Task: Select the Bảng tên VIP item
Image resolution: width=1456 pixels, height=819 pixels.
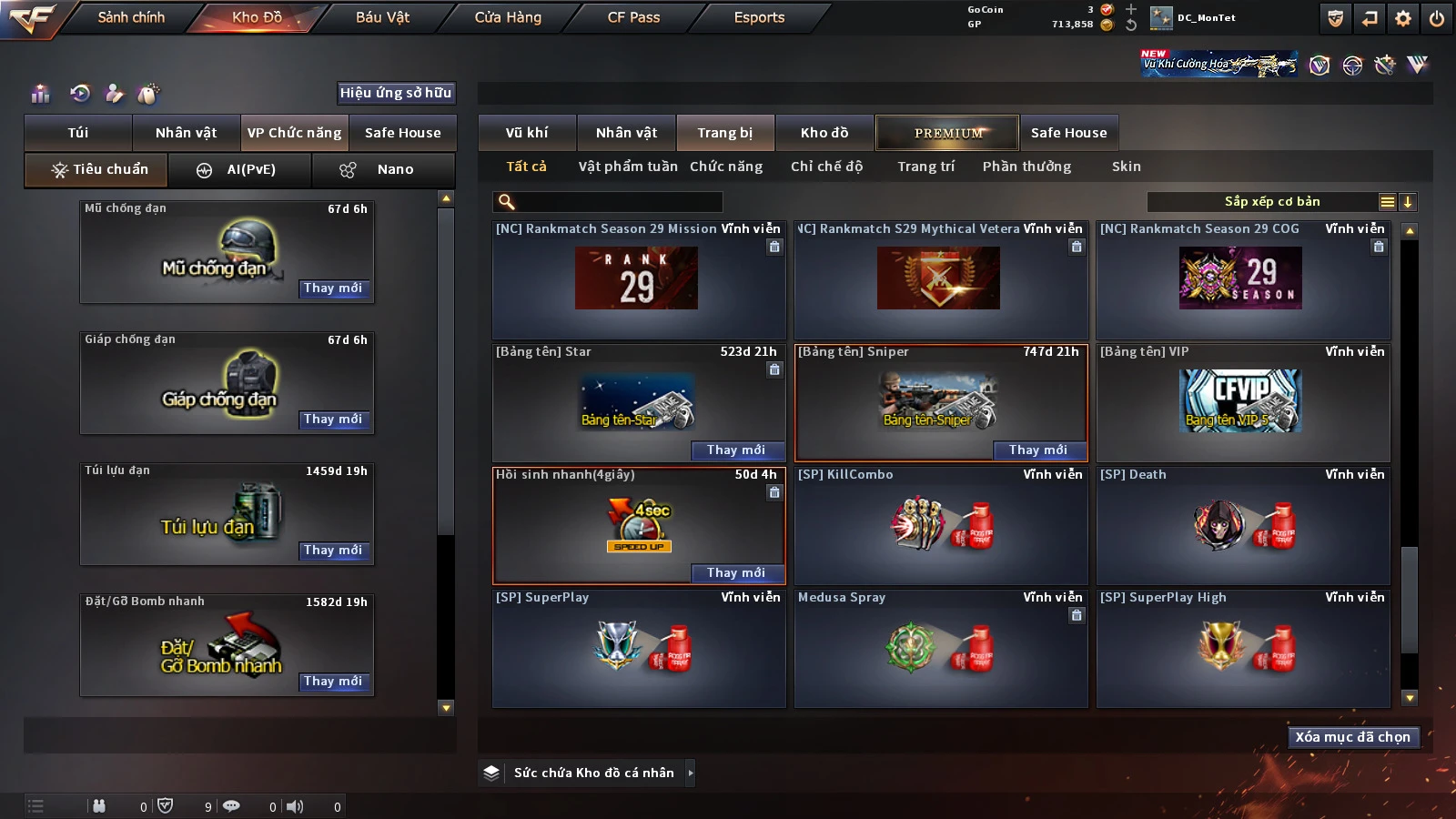Action: [1242, 402]
